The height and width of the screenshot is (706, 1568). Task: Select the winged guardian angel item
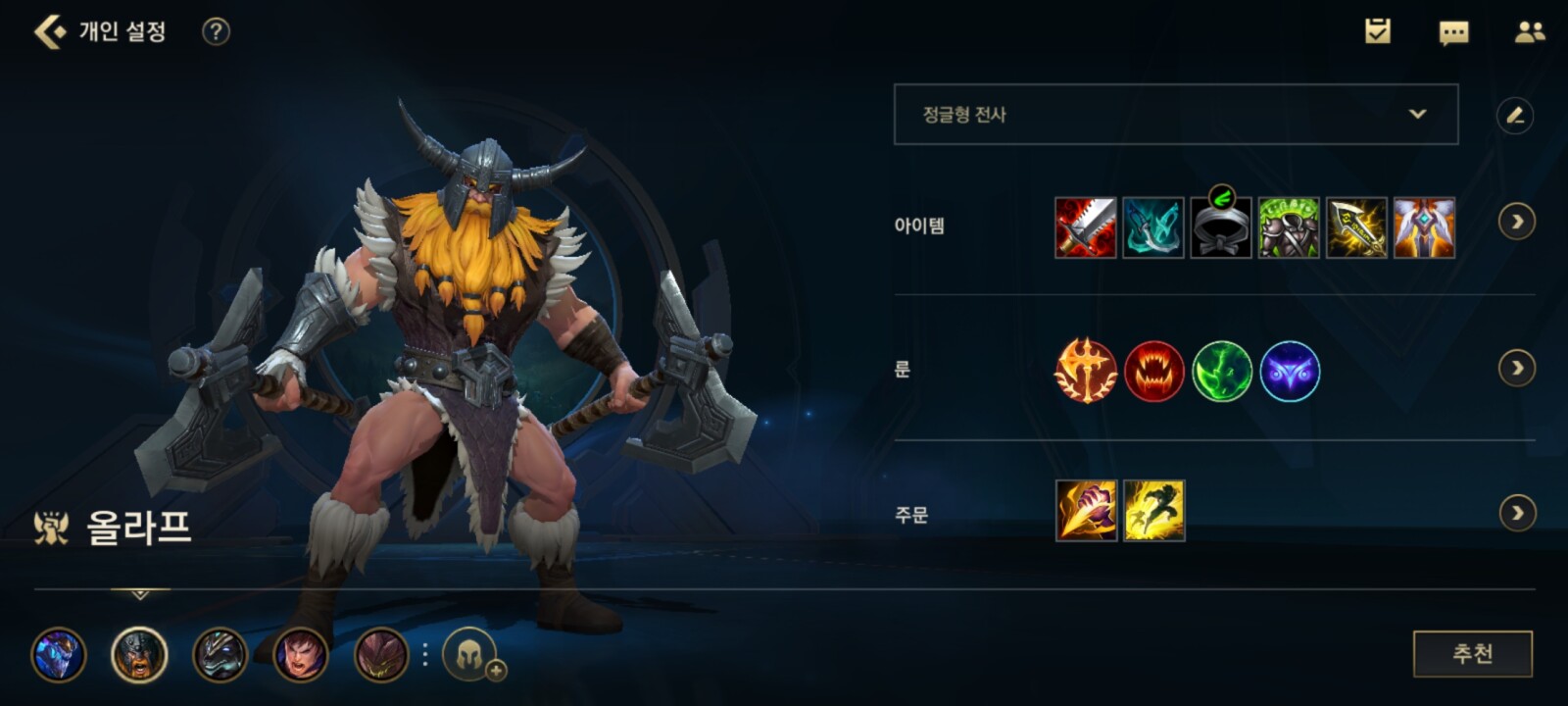pyautogui.click(x=1424, y=227)
